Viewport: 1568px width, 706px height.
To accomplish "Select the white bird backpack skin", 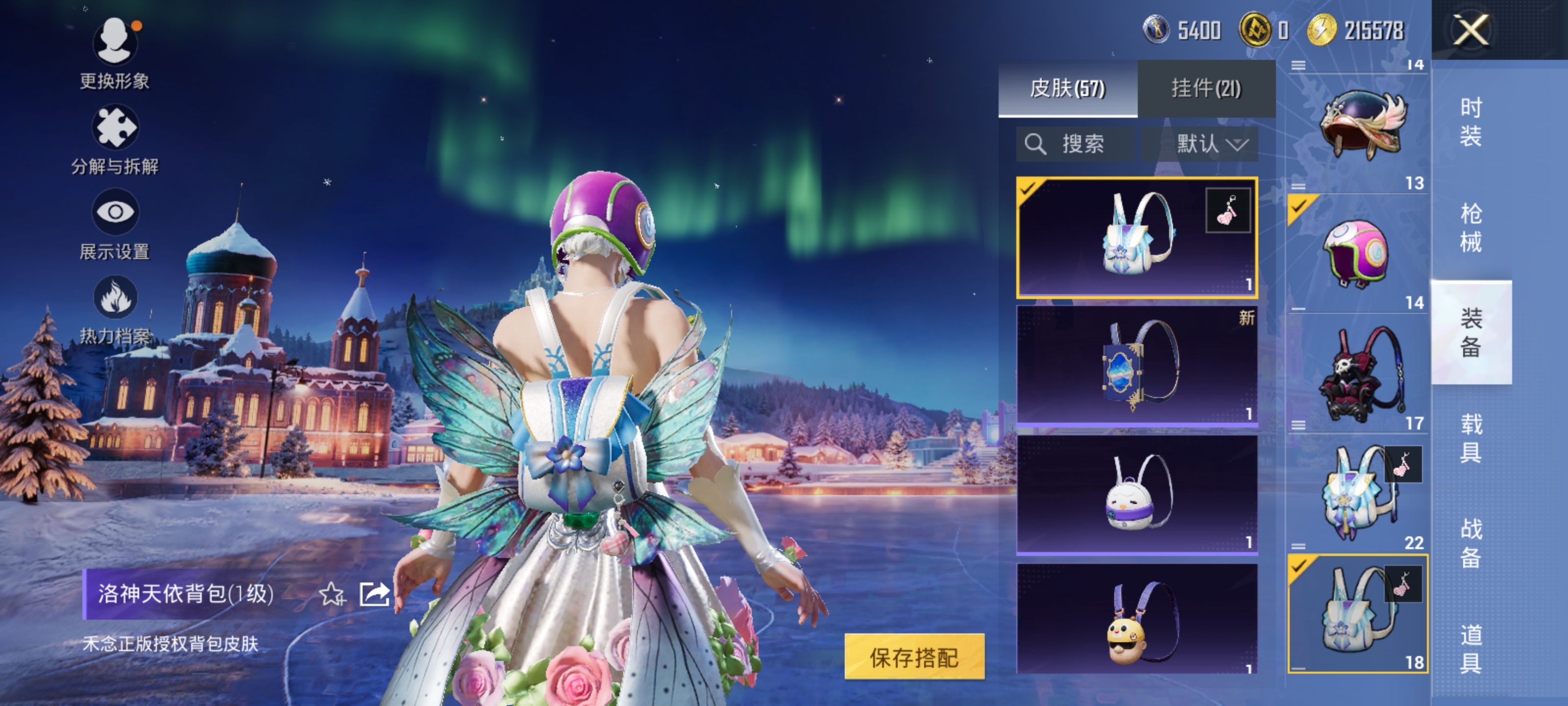I will [1136, 493].
